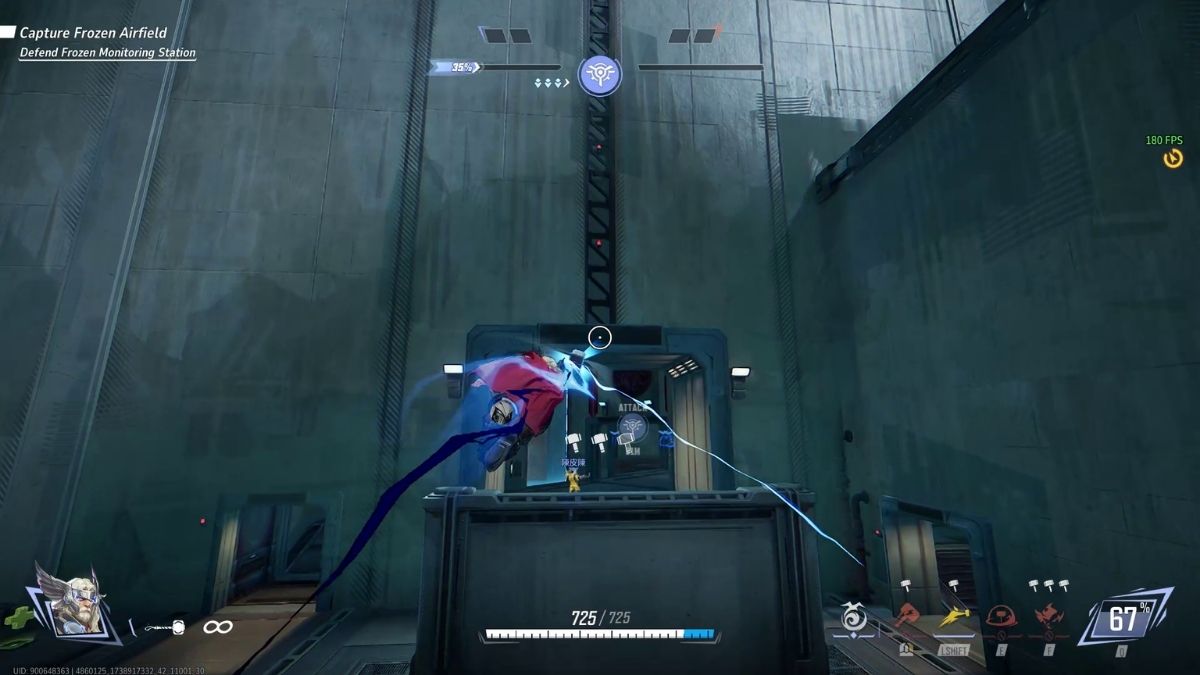Activate the white swirl team-up ability icon
The height and width of the screenshot is (675, 1200).
click(x=854, y=619)
